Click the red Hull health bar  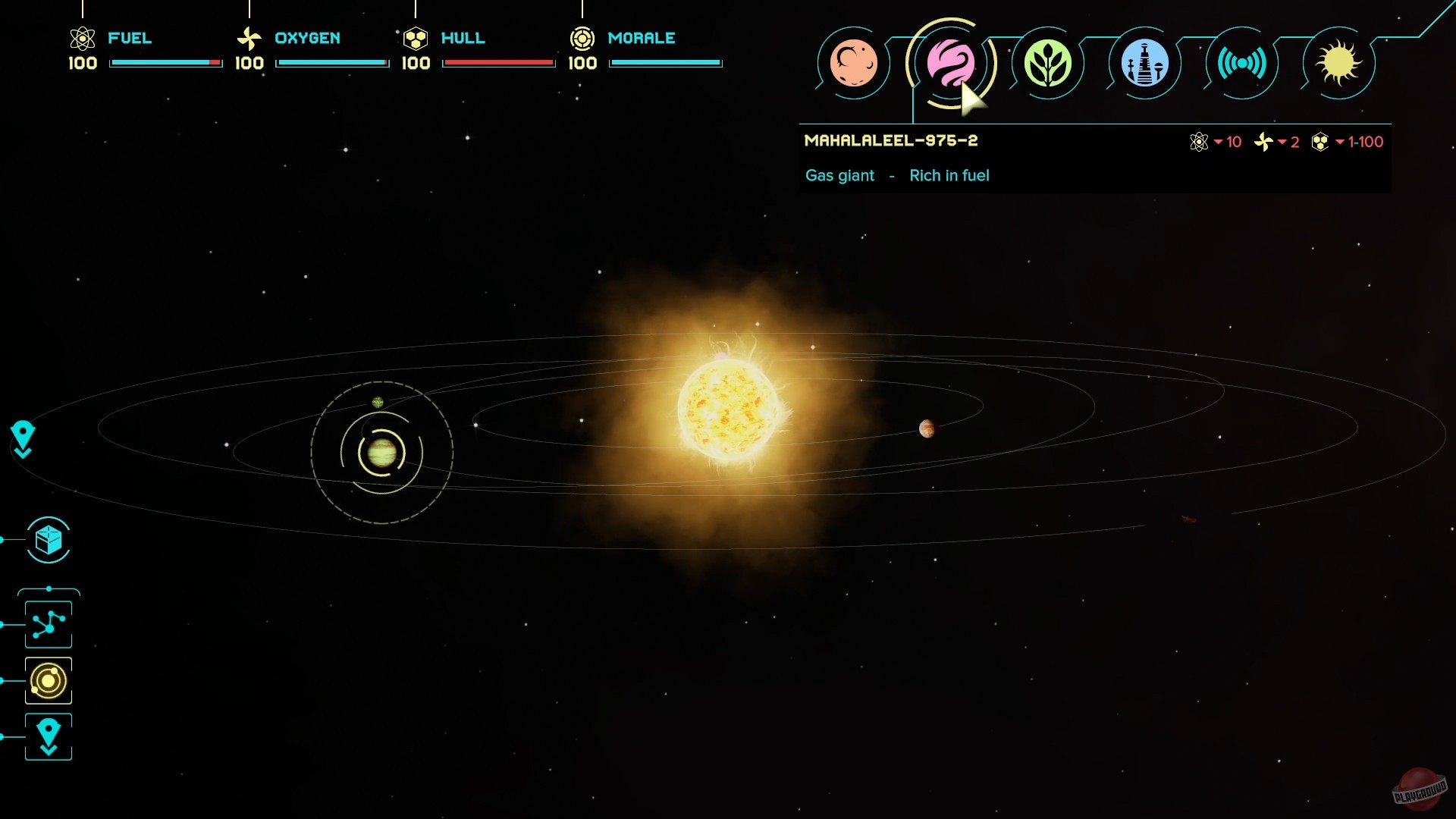pos(498,64)
